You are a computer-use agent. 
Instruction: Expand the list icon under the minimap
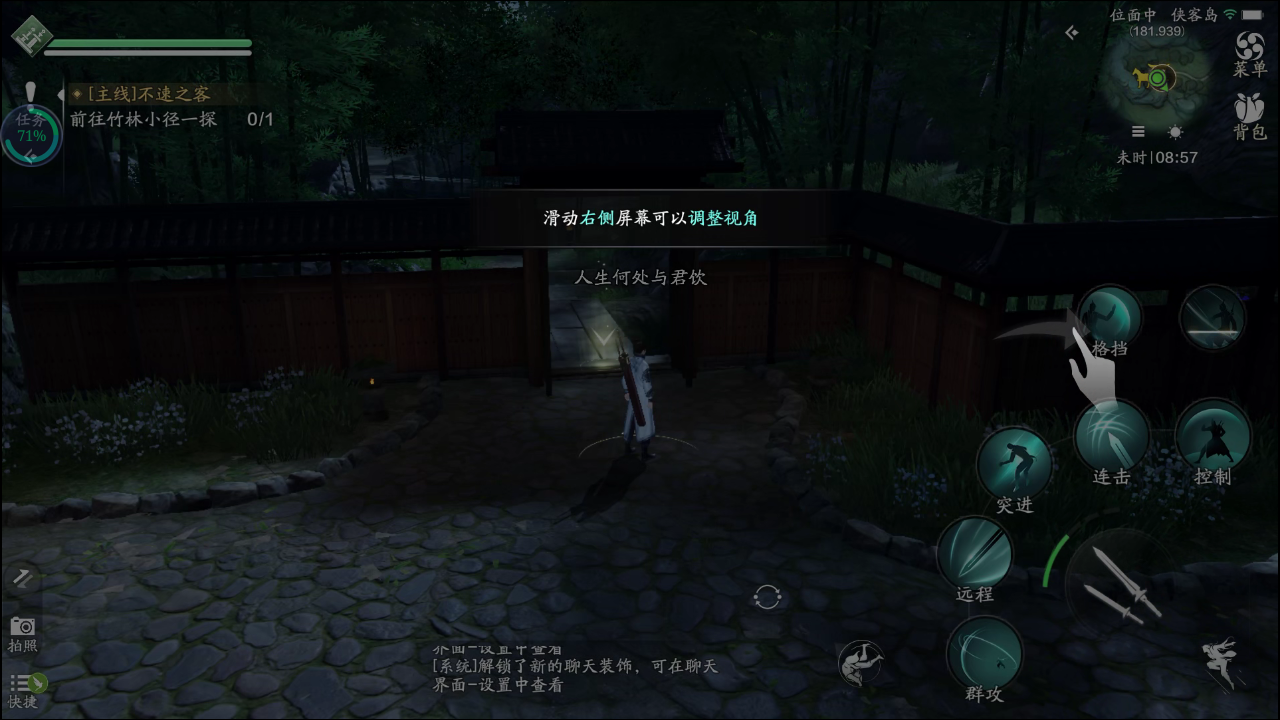pos(1137,131)
